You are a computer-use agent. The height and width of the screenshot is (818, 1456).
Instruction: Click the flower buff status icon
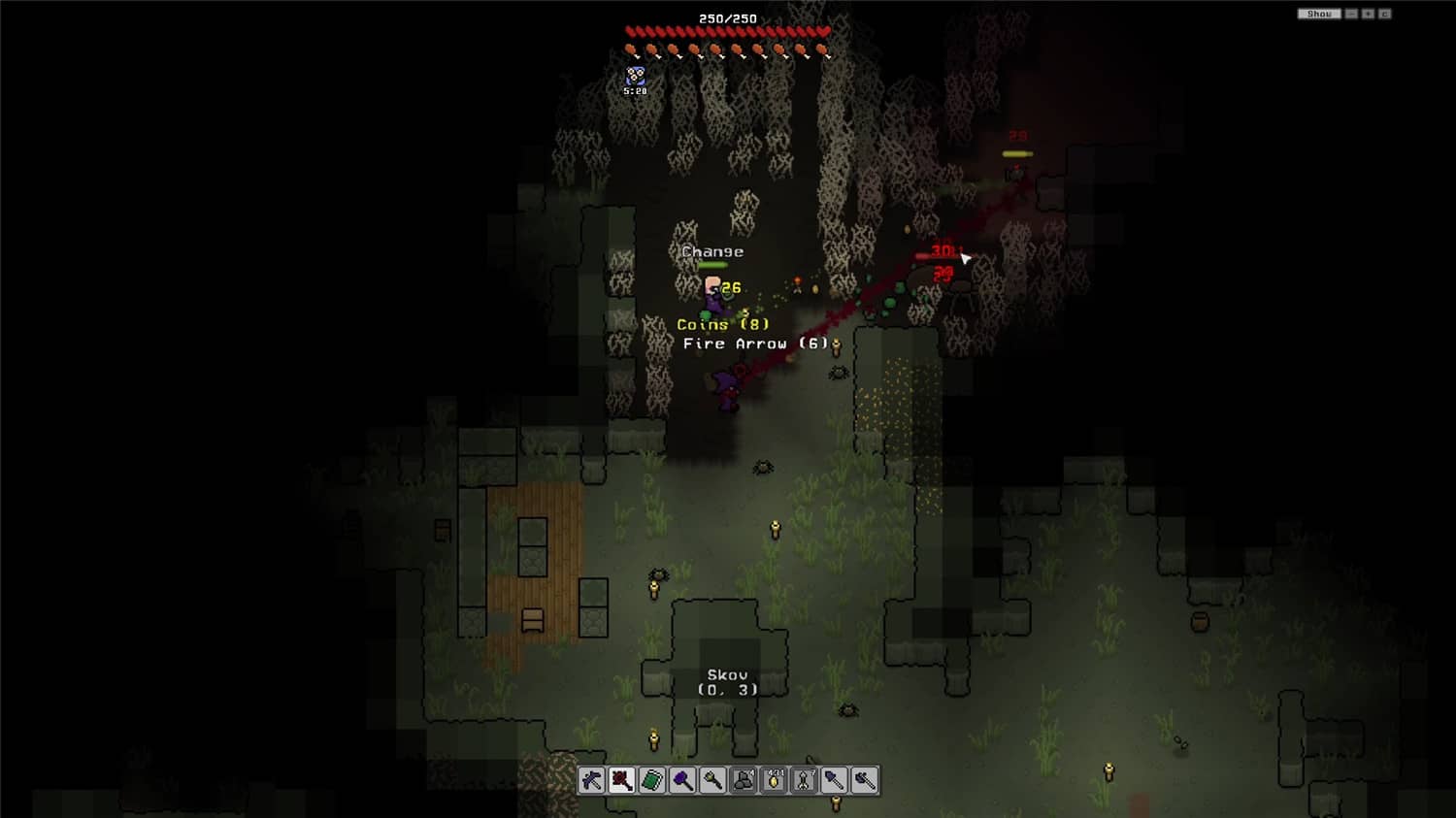[x=635, y=75]
